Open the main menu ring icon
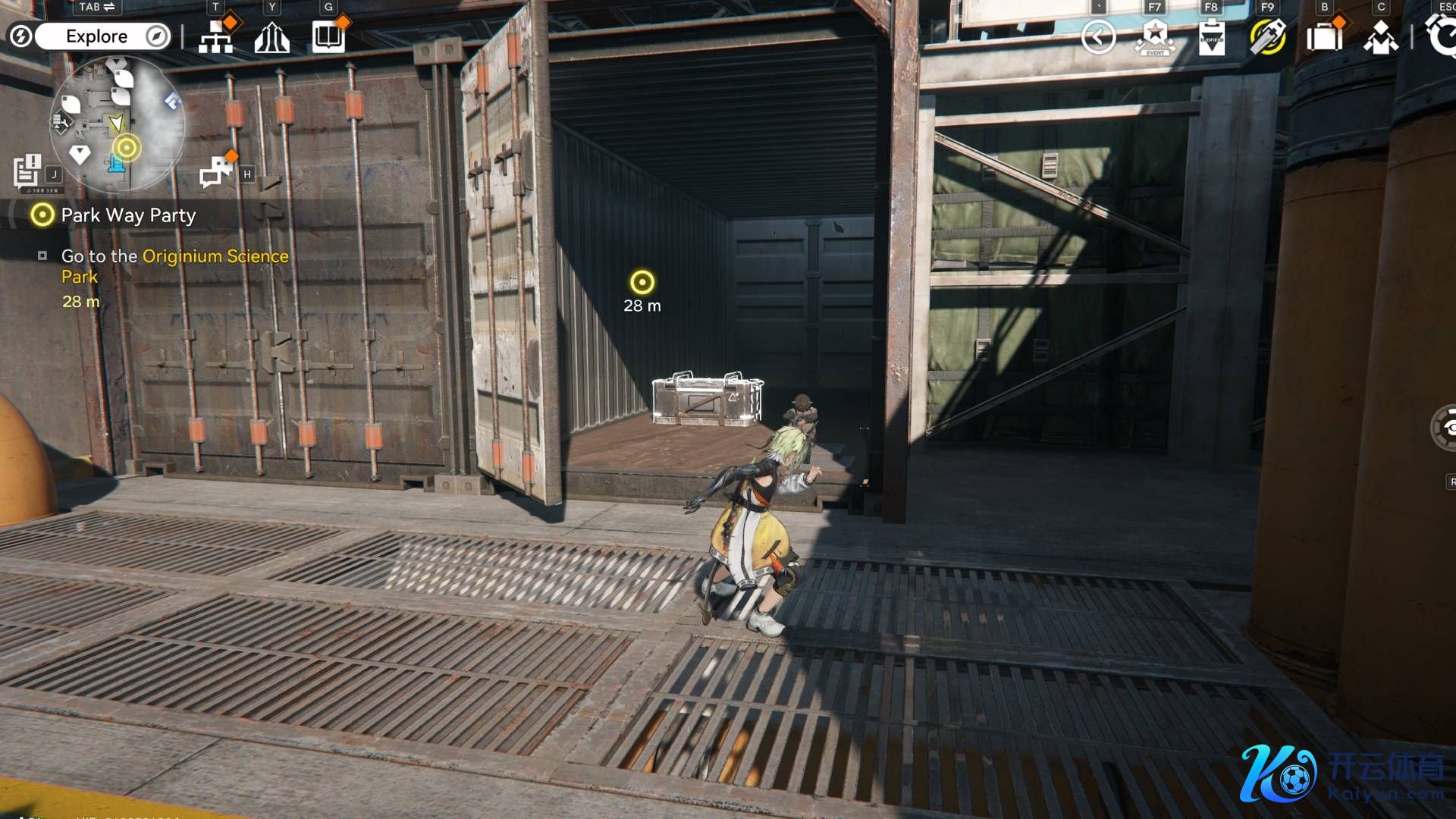This screenshot has width=1456, height=819. click(1441, 36)
